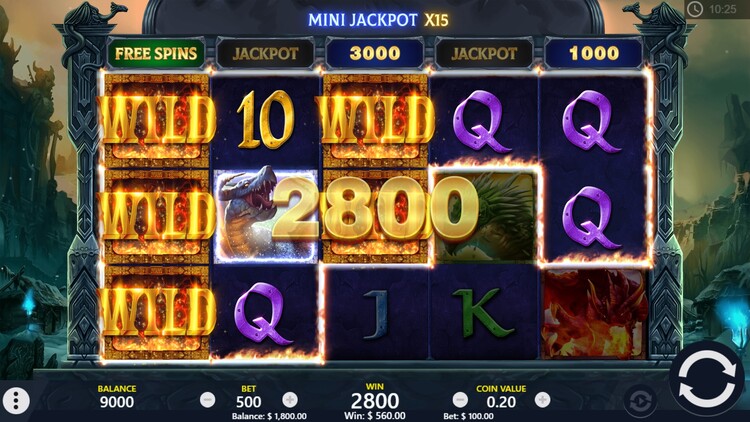Lower the Coin Value with minus
The width and height of the screenshot is (750, 422).
(460, 399)
